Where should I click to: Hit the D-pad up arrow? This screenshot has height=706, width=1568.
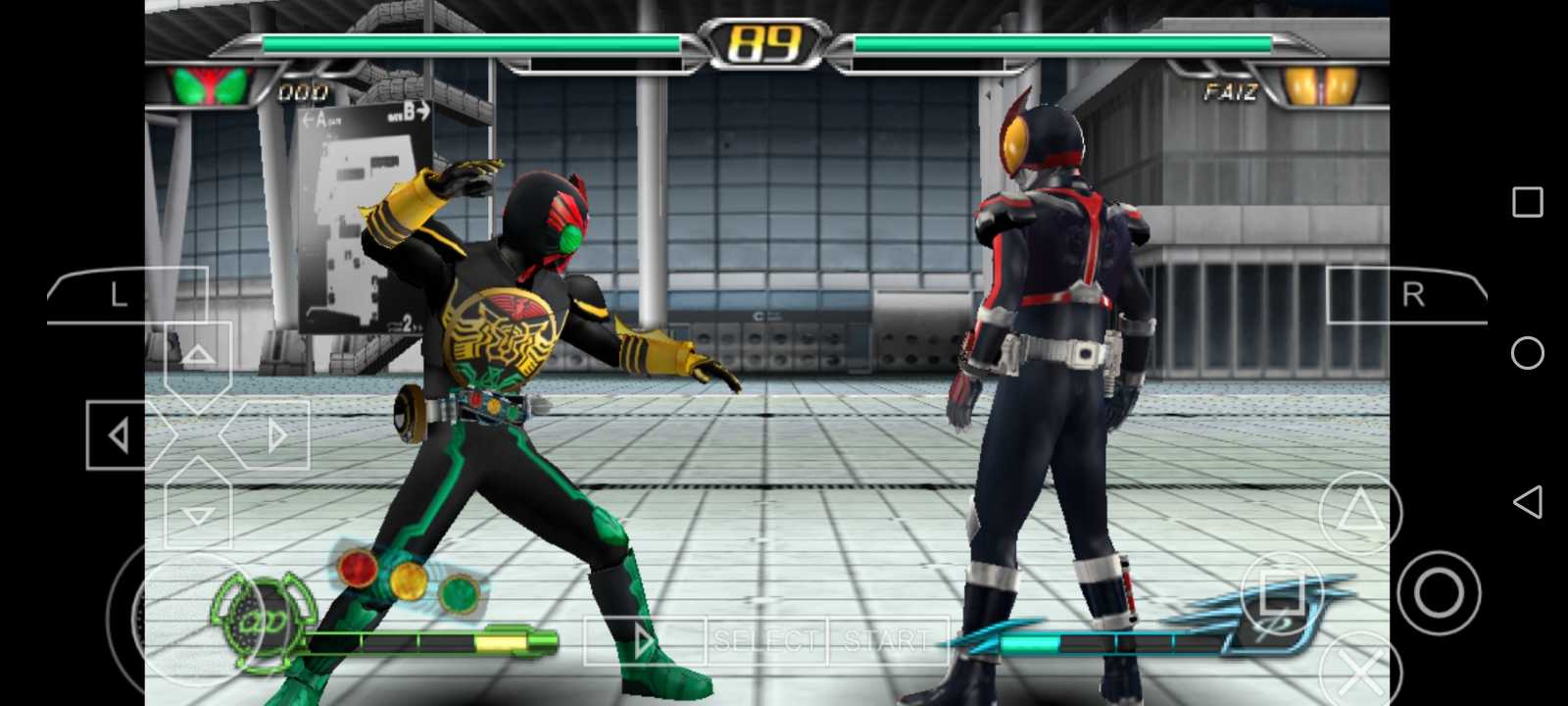click(198, 358)
